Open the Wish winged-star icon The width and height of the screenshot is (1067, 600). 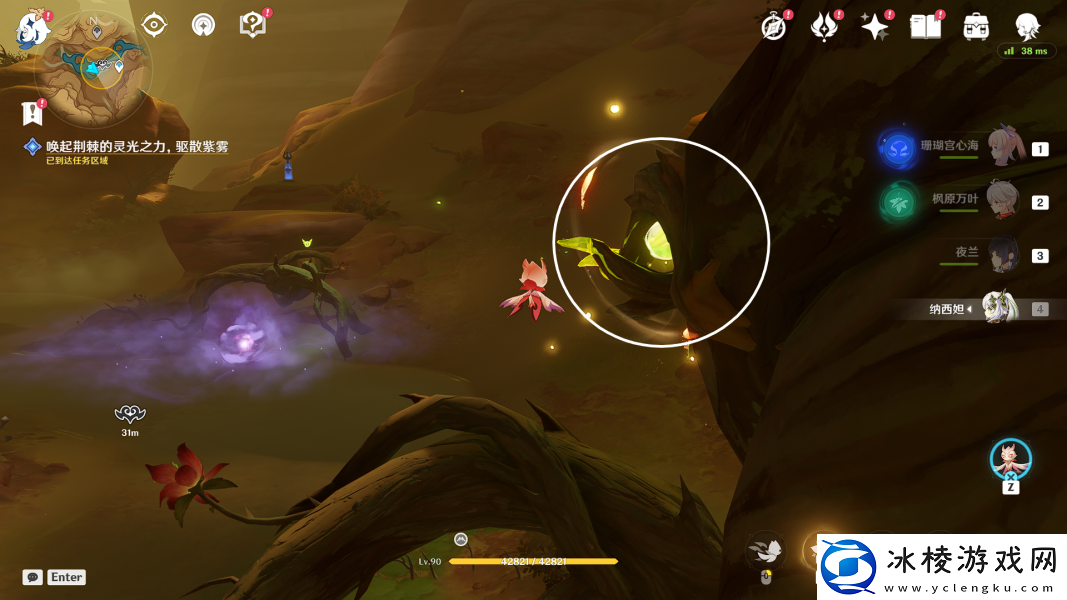coord(824,27)
